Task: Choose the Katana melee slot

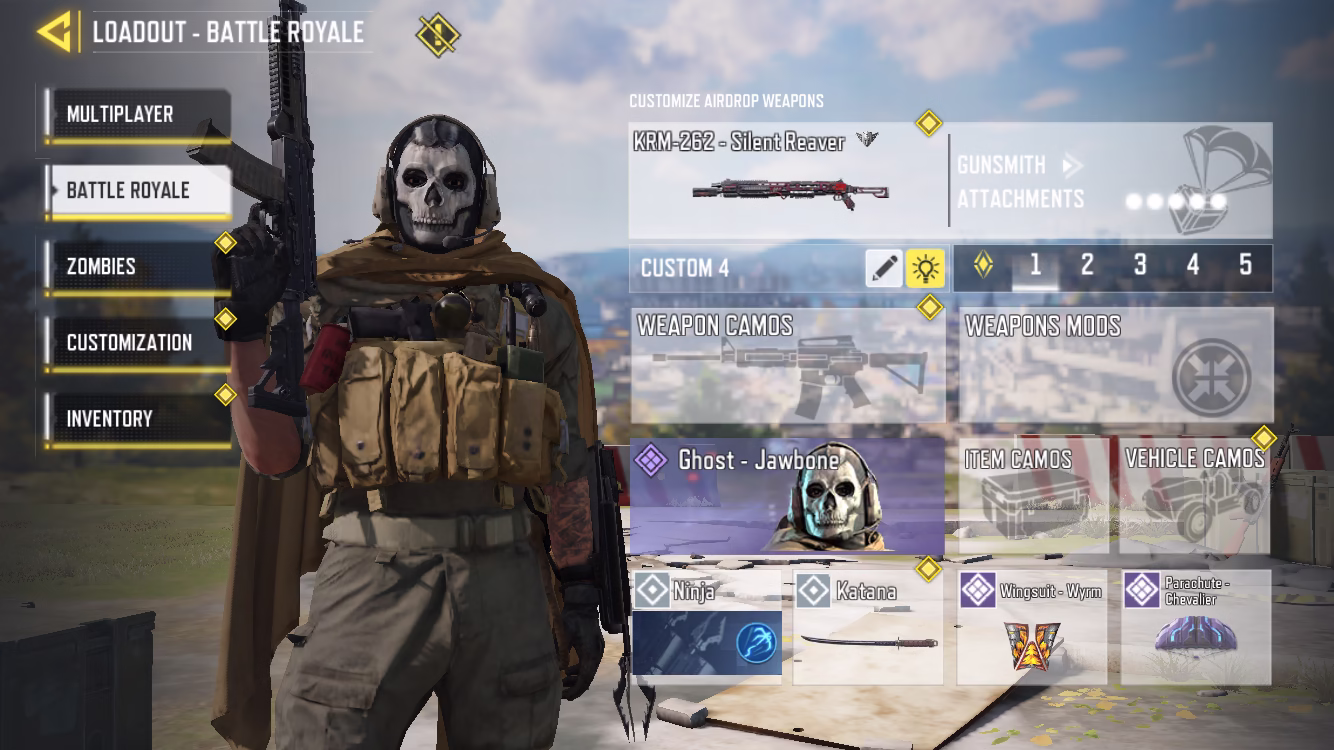Action: click(868, 627)
